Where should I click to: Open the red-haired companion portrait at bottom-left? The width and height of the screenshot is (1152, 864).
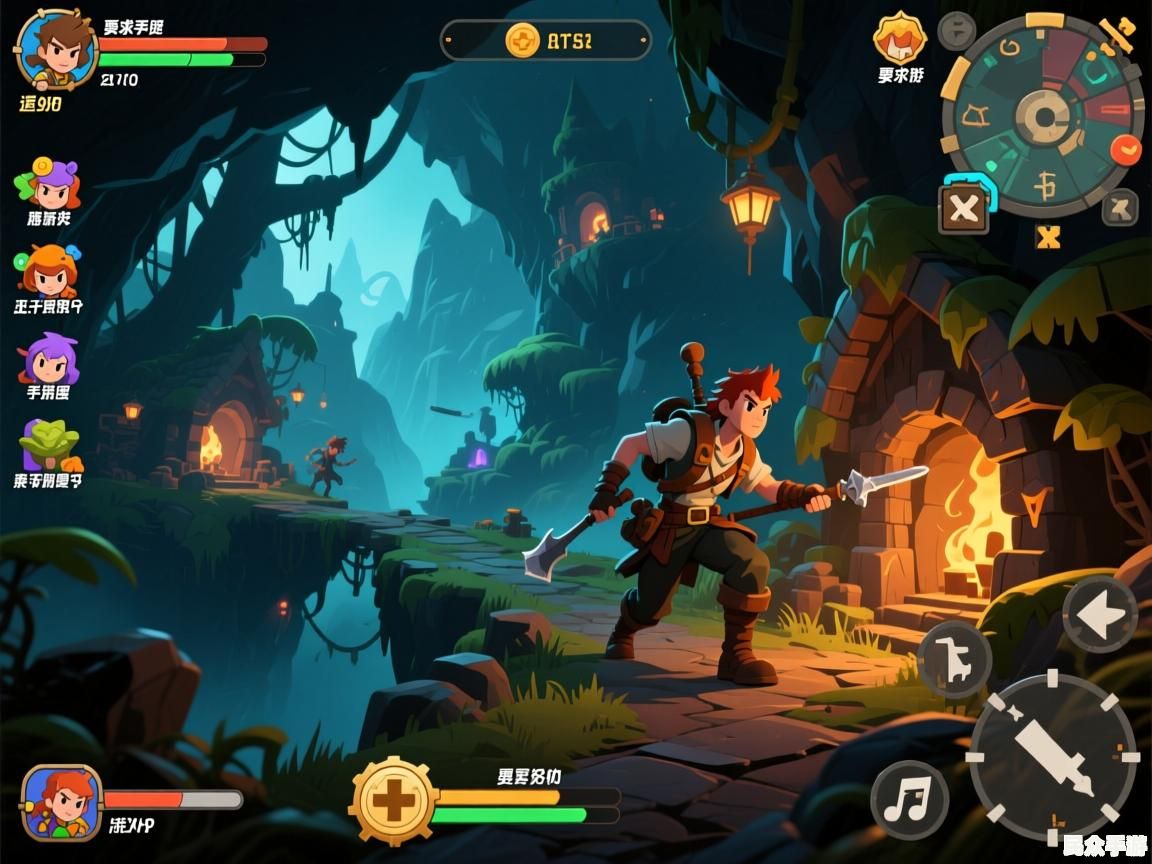tap(62, 802)
